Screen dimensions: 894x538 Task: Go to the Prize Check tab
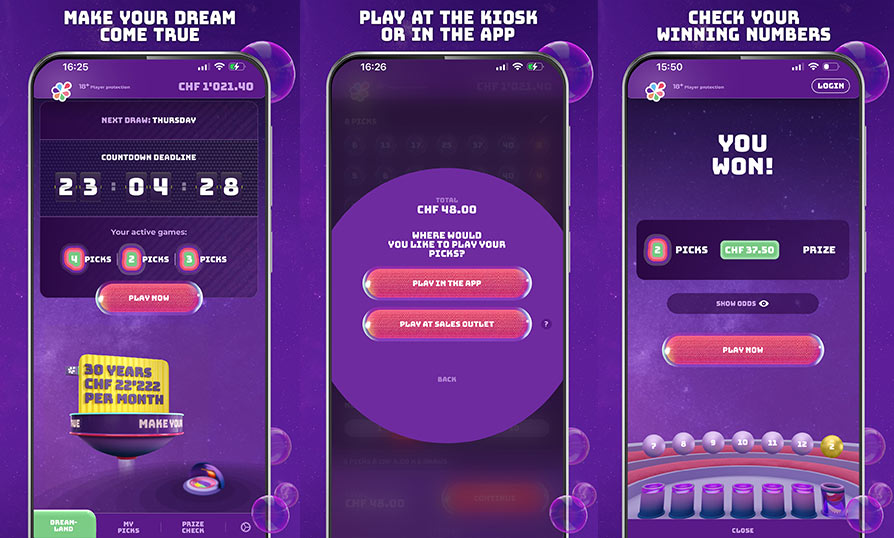tap(193, 525)
